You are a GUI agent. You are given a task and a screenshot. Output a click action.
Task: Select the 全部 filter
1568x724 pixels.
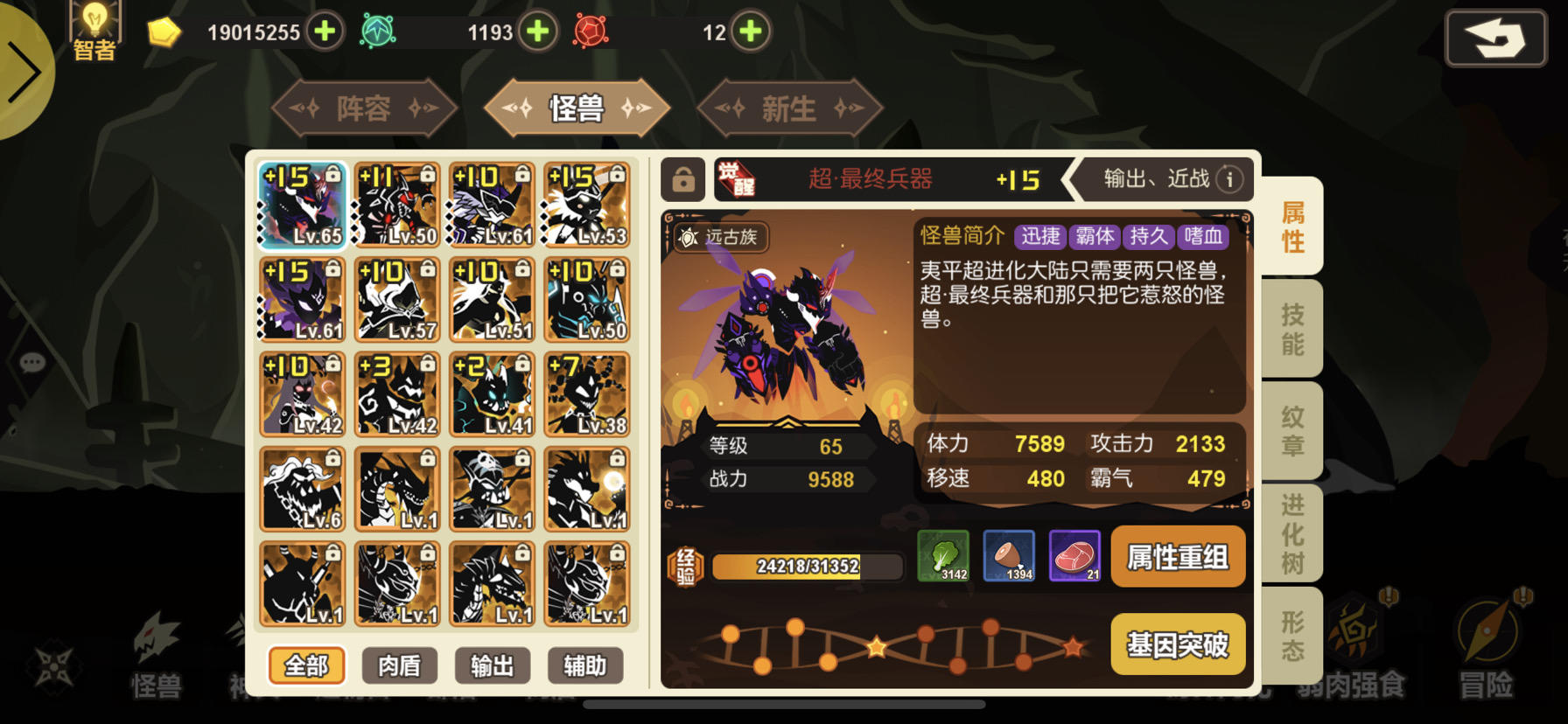pyautogui.click(x=305, y=665)
